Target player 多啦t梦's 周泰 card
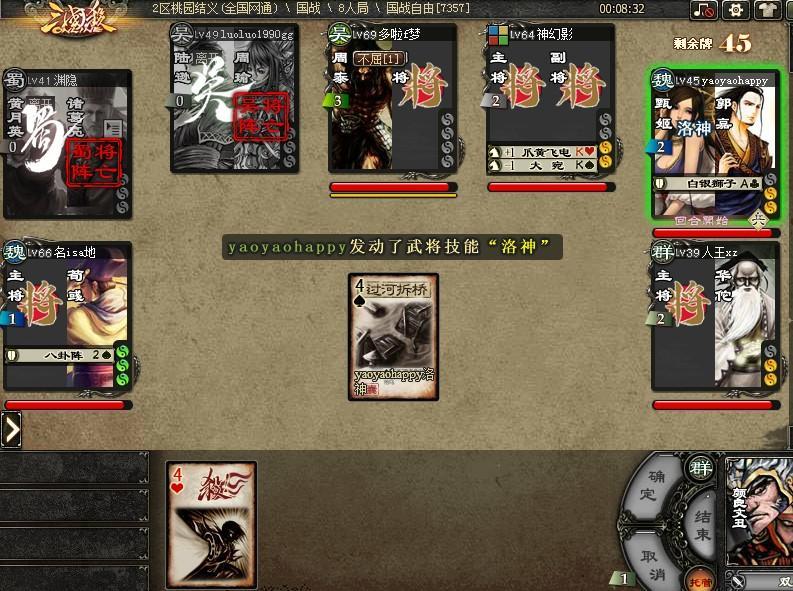Image resolution: width=793 pixels, height=591 pixels. pyautogui.click(x=392, y=110)
